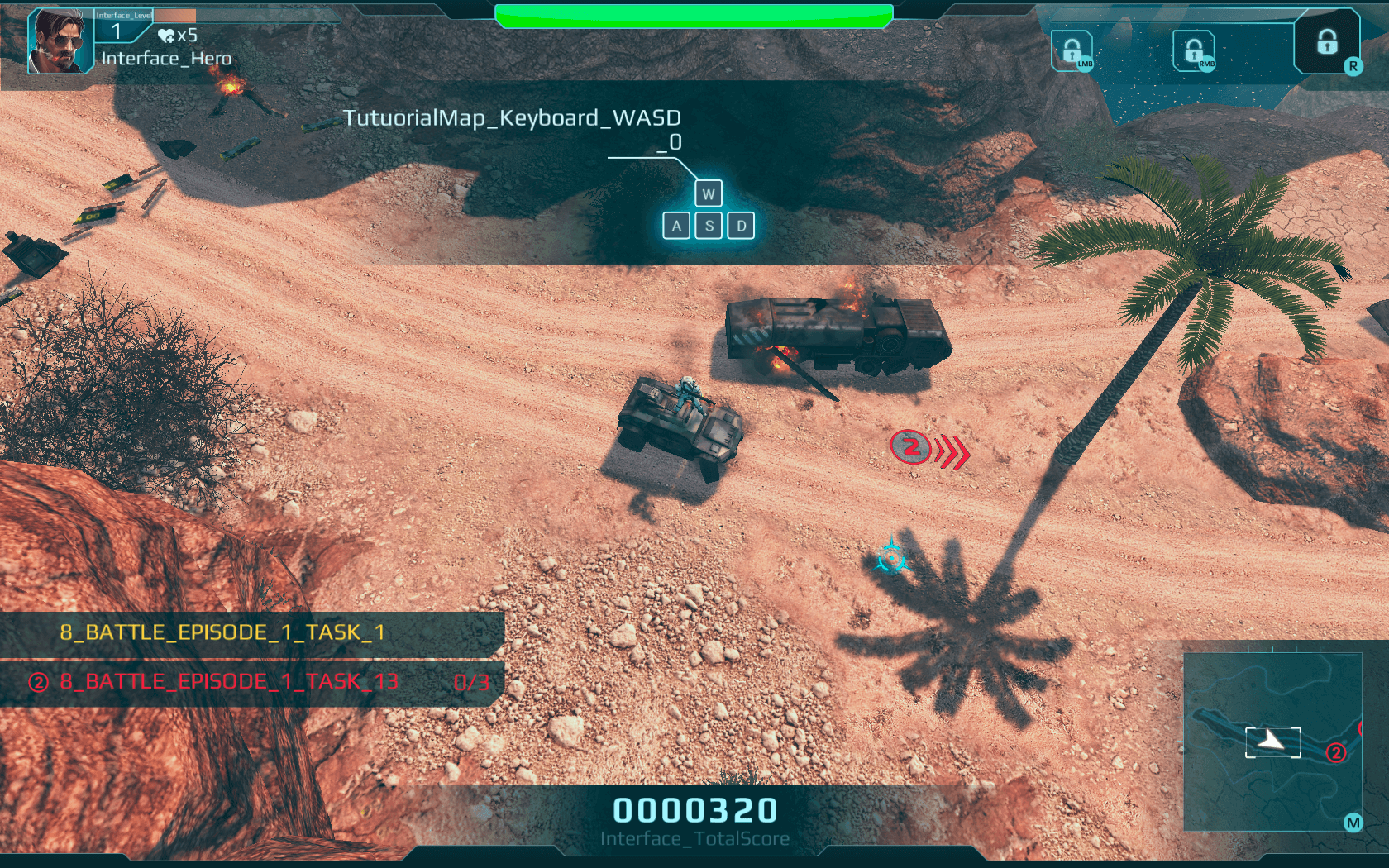The height and width of the screenshot is (868, 1389).
Task: Open the minimap
Action: click(x=1272, y=742)
